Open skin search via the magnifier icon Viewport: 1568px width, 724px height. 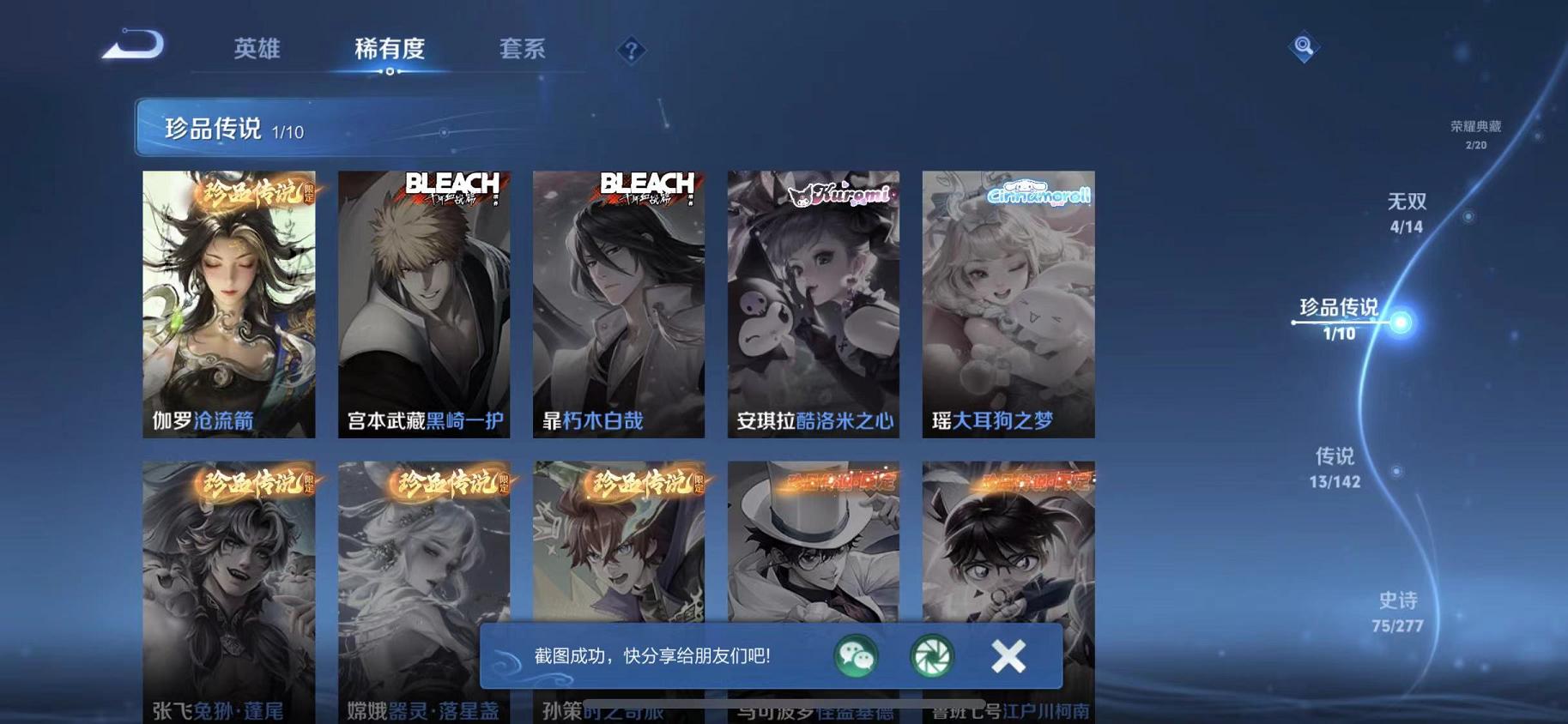pos(1304,47)
